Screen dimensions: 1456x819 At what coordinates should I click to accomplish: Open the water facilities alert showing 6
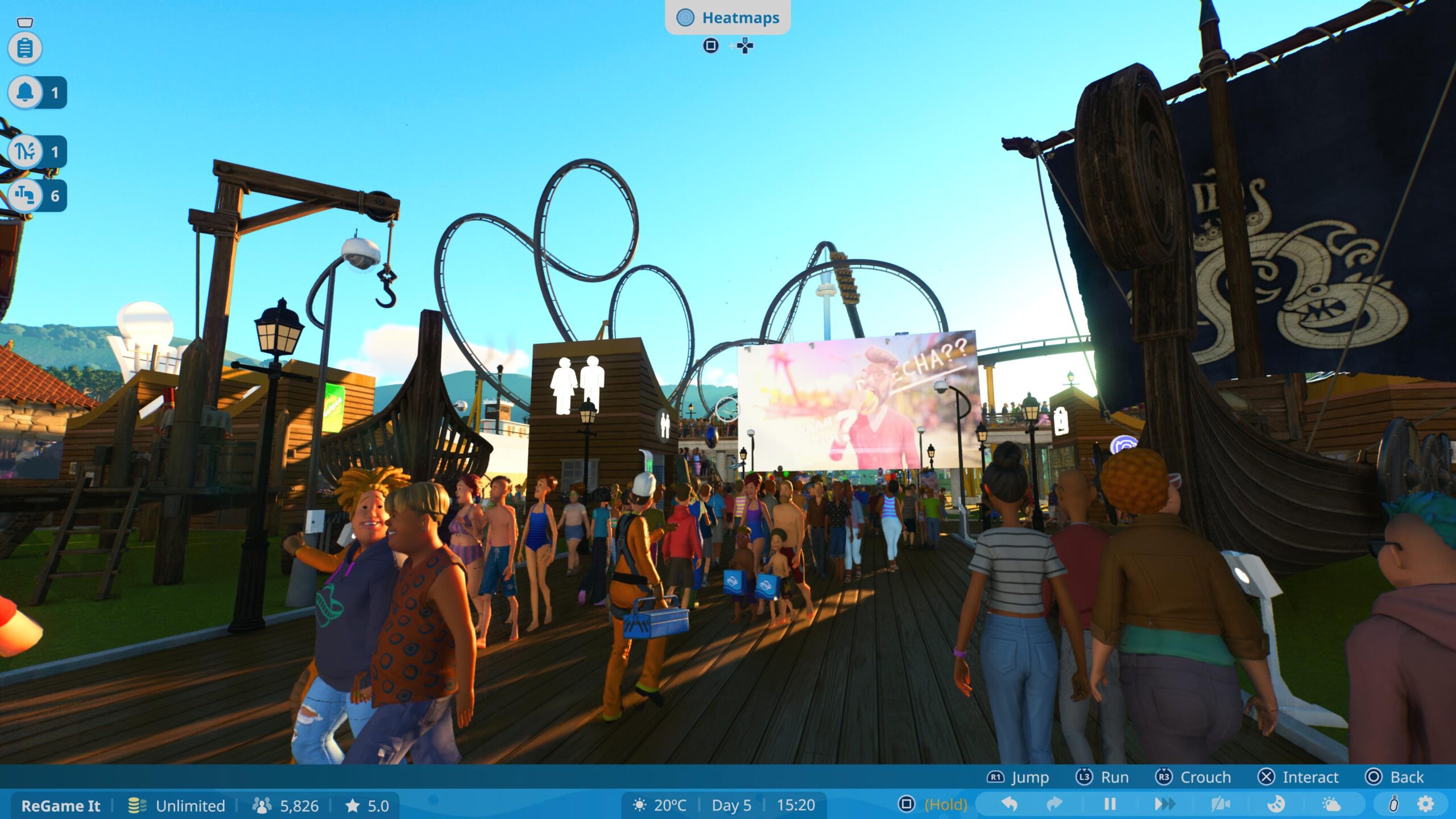25,196
